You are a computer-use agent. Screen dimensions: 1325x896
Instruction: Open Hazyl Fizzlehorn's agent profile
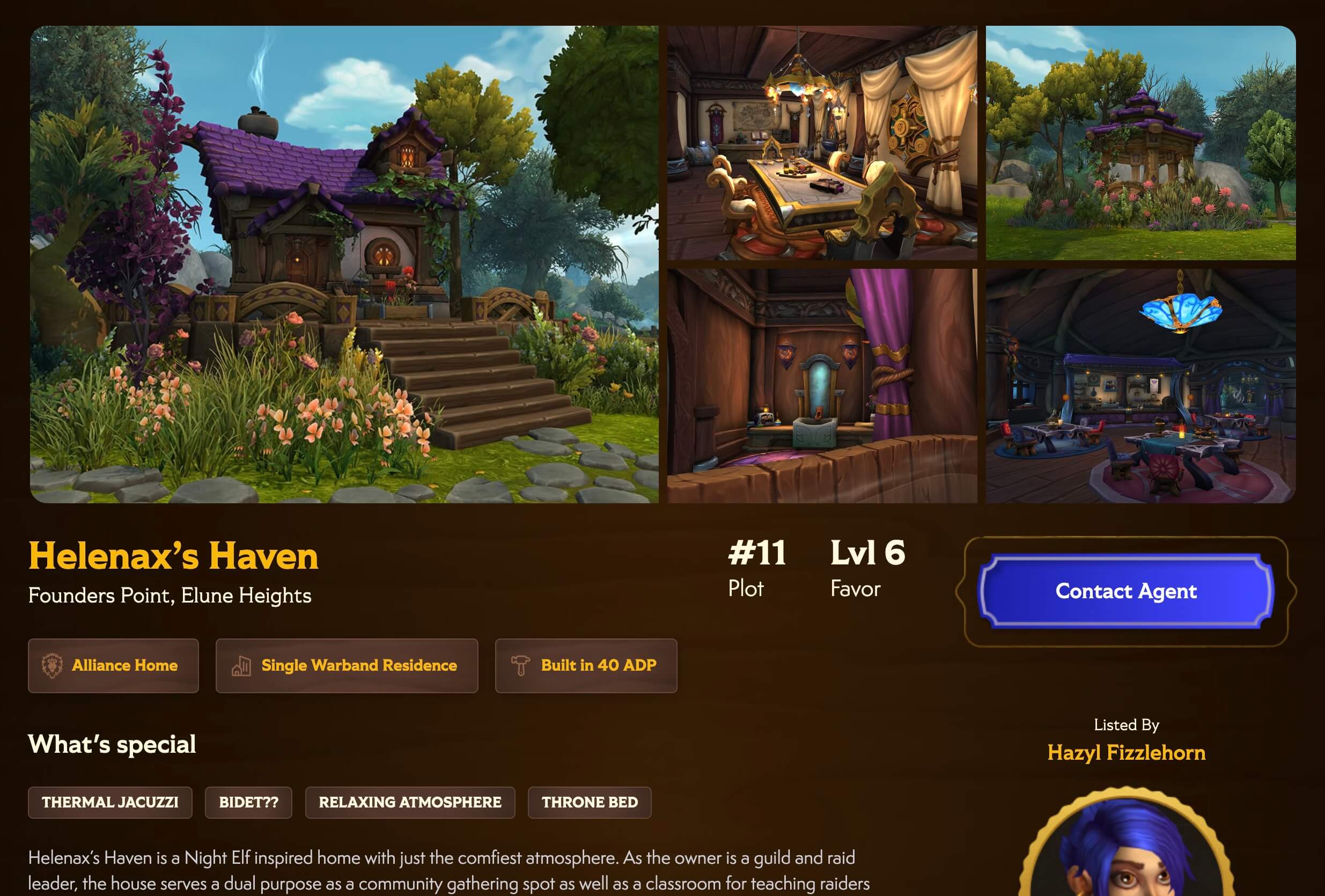pos(1126,753)
